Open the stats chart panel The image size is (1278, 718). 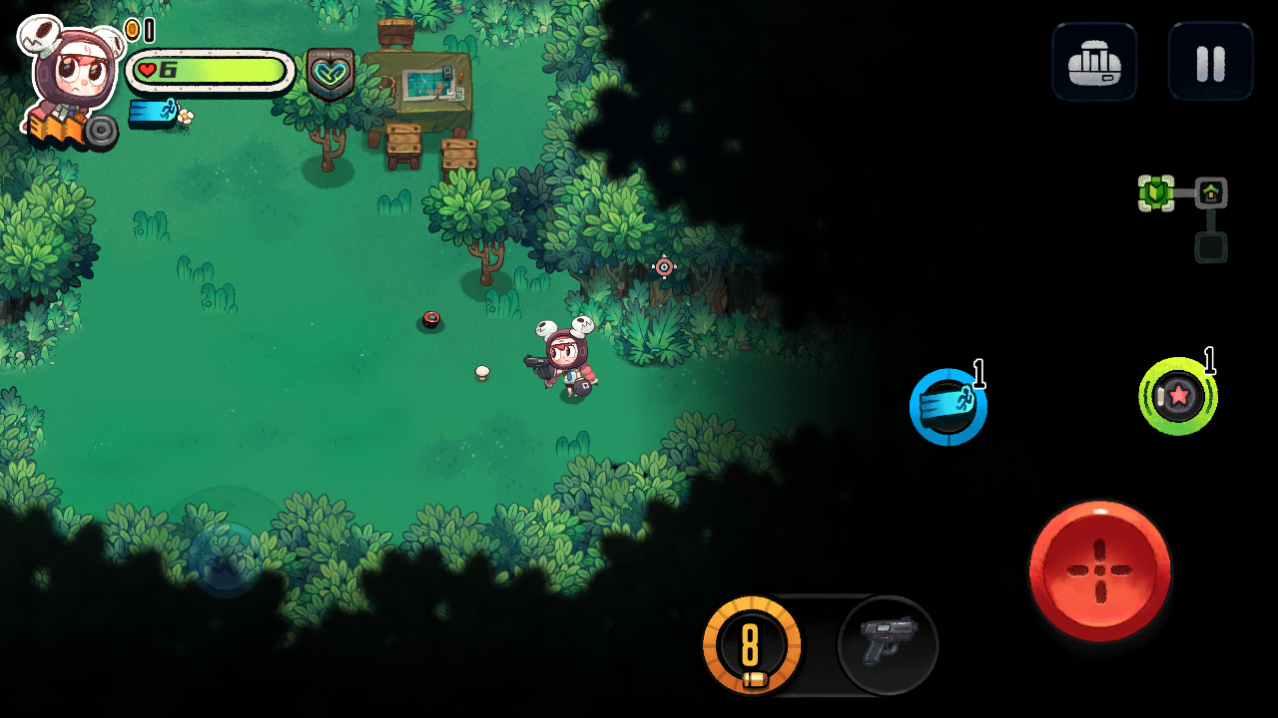click(1094, 63)
